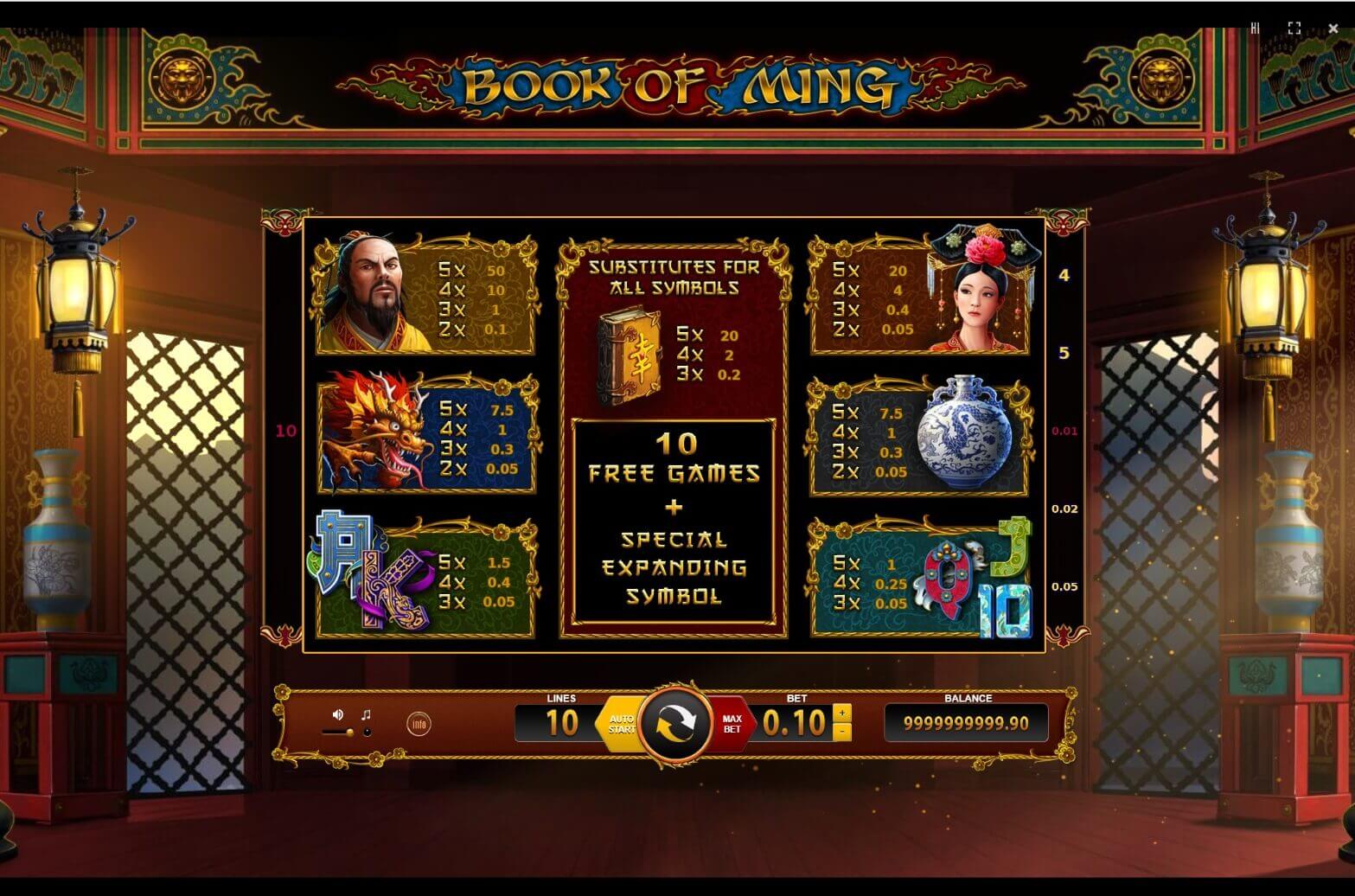Screen dimensions: 1355x896
Task: Activate the yellow Auto Start button
Action: tap(620, 724)
